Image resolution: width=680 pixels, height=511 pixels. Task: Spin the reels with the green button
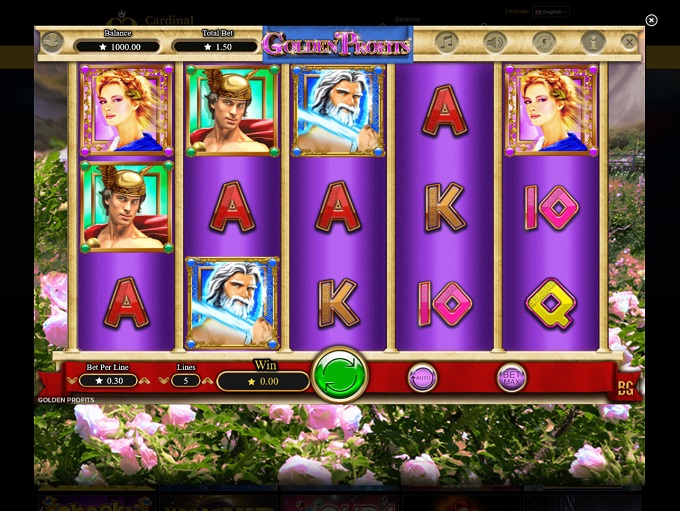coord(340,376)
